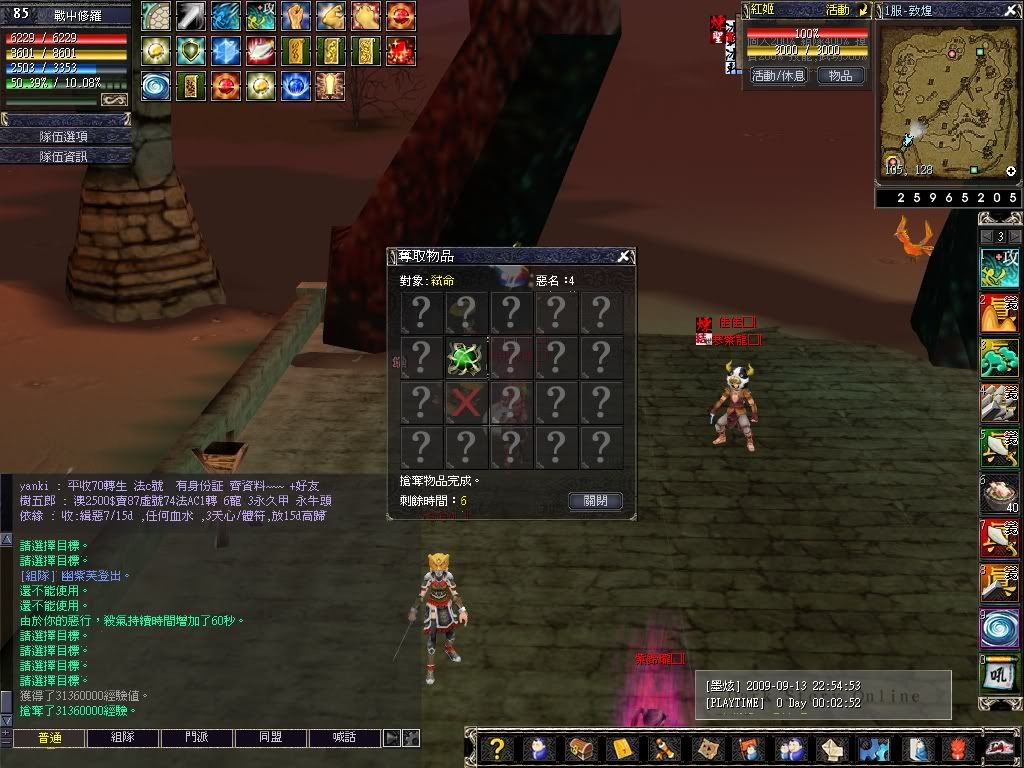Open the blue puzzle piece menu icon
The width and height of the screenshot is (1024, 768).
coord(873,748)
